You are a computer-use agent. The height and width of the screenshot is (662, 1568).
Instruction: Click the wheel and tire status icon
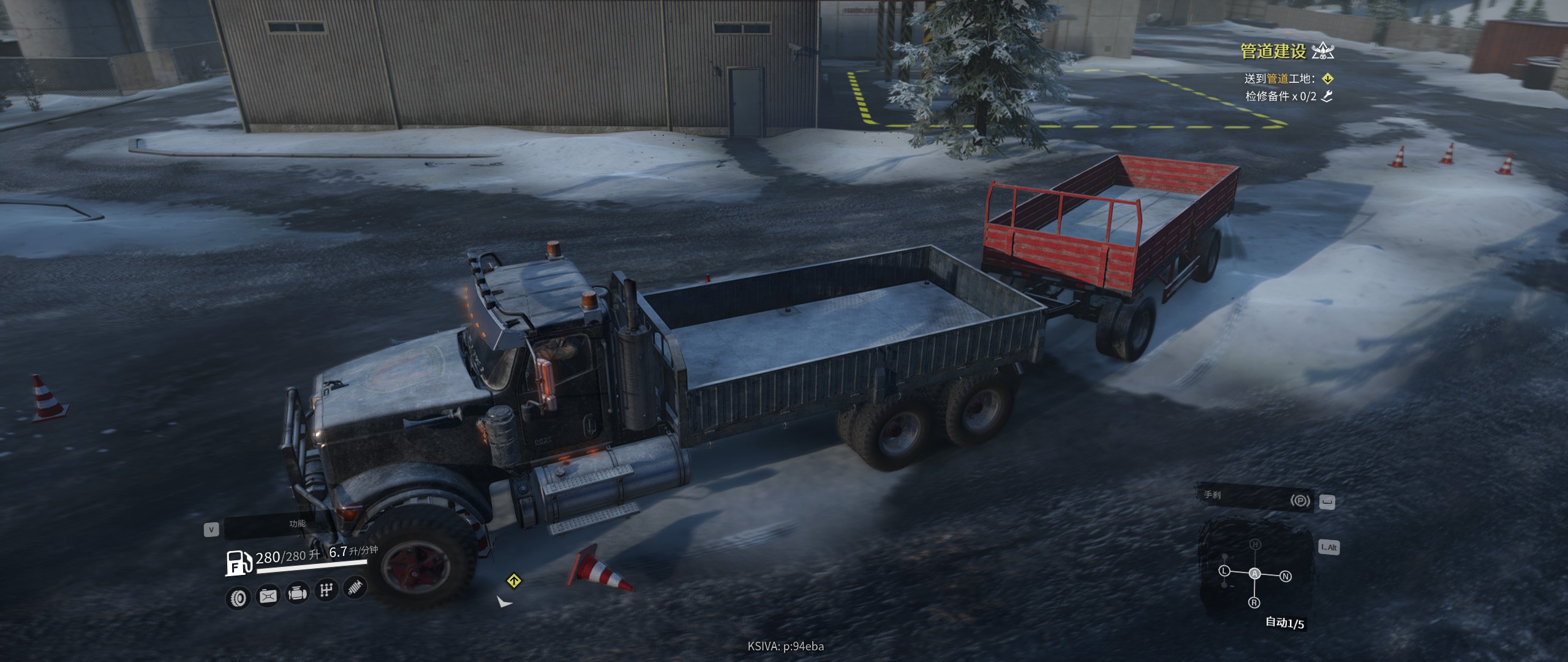[238, 598]
